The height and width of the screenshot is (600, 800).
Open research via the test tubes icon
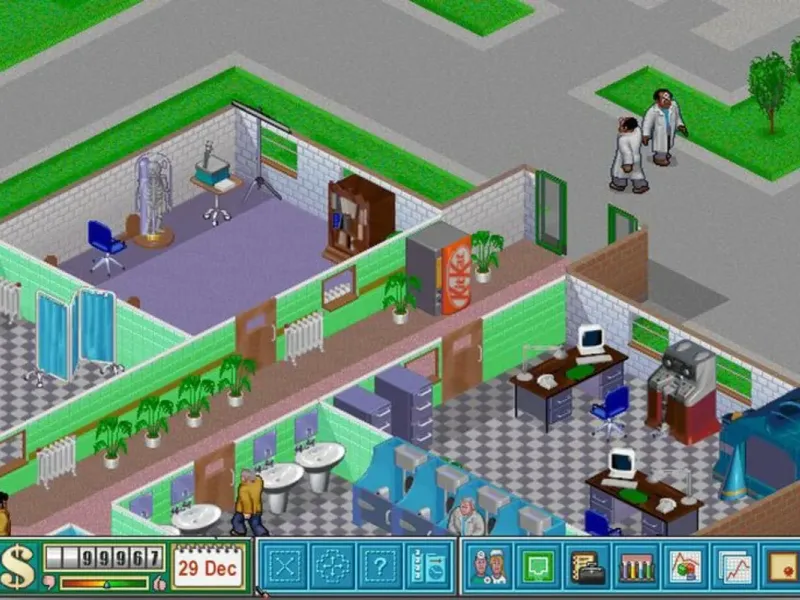tap(635, 567)
